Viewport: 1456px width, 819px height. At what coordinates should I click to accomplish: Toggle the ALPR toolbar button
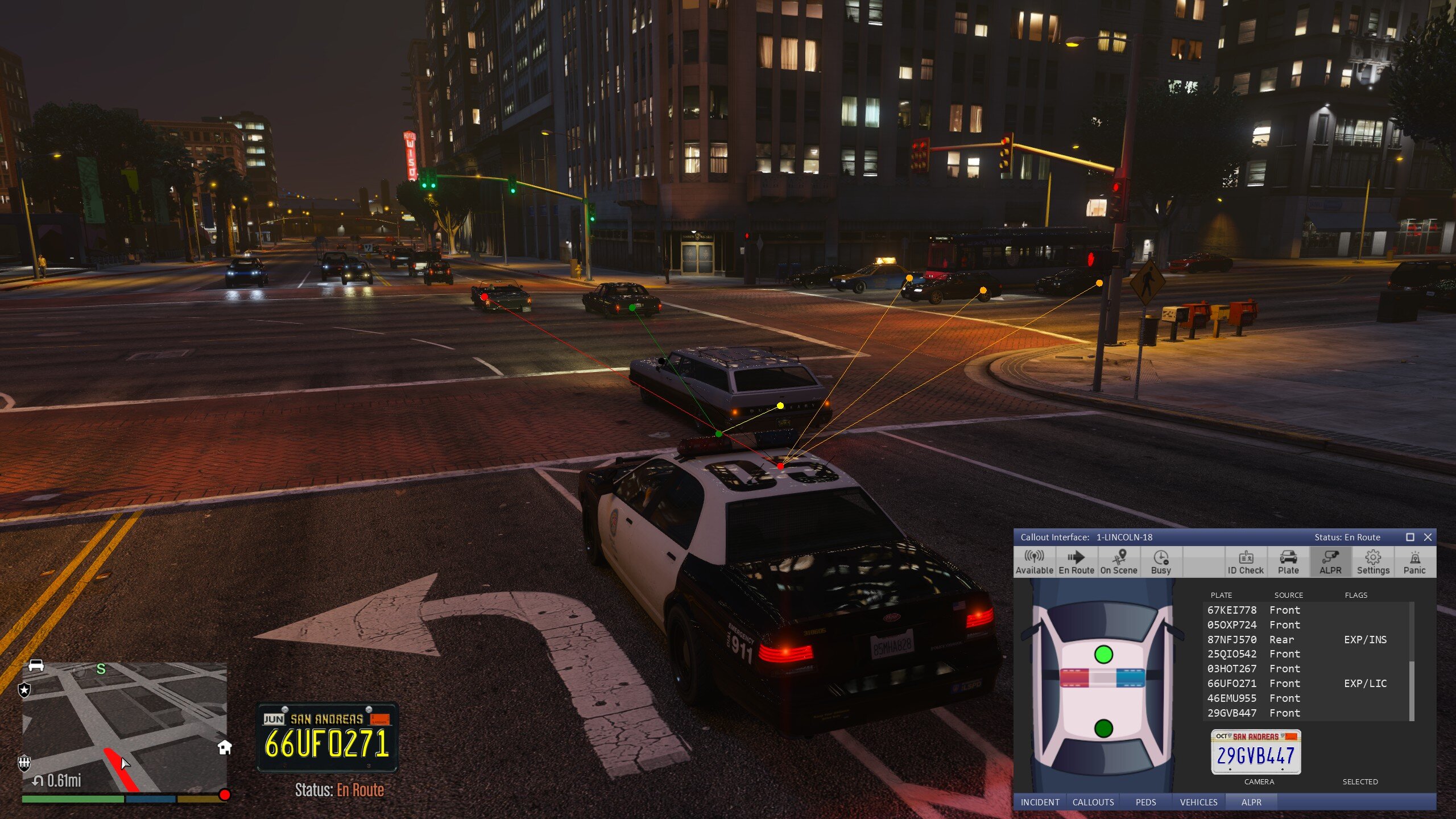[1330, 562]
